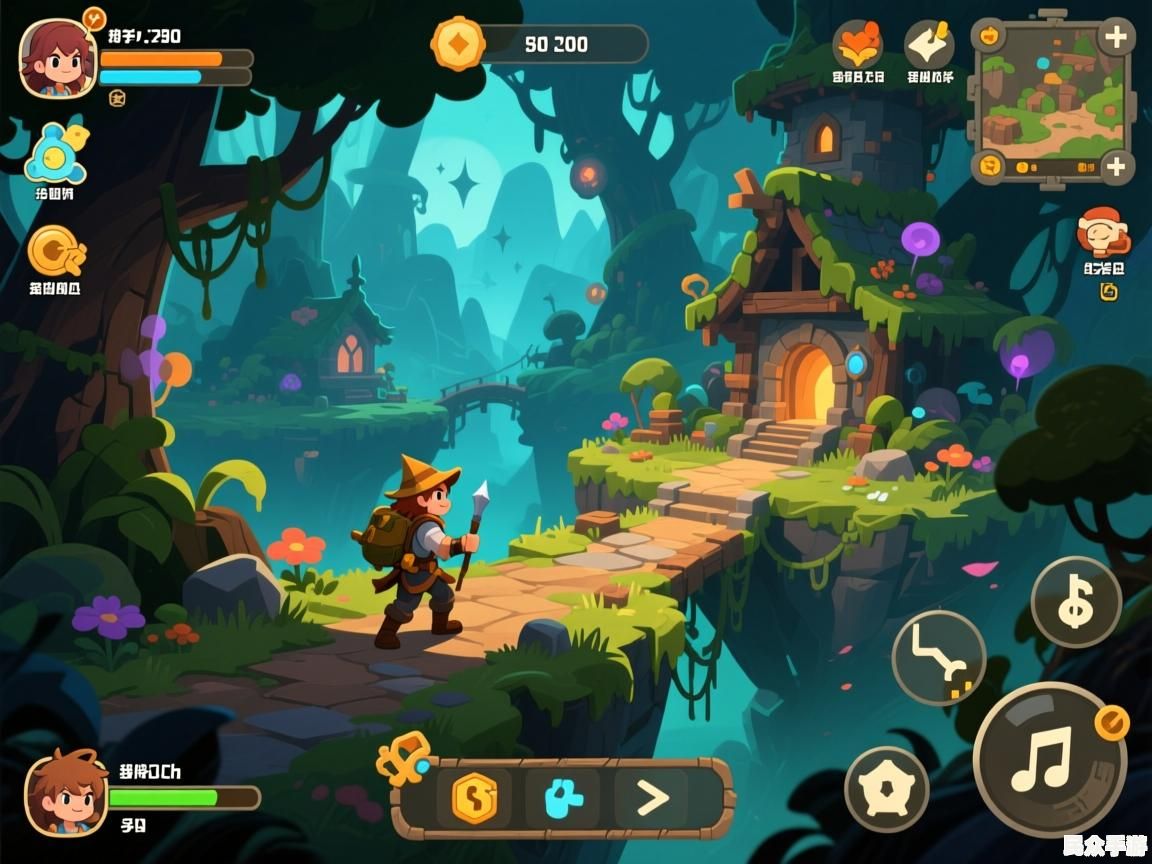Click the minimap's upper plus button
The image size is (1152, 864).
1114,39
